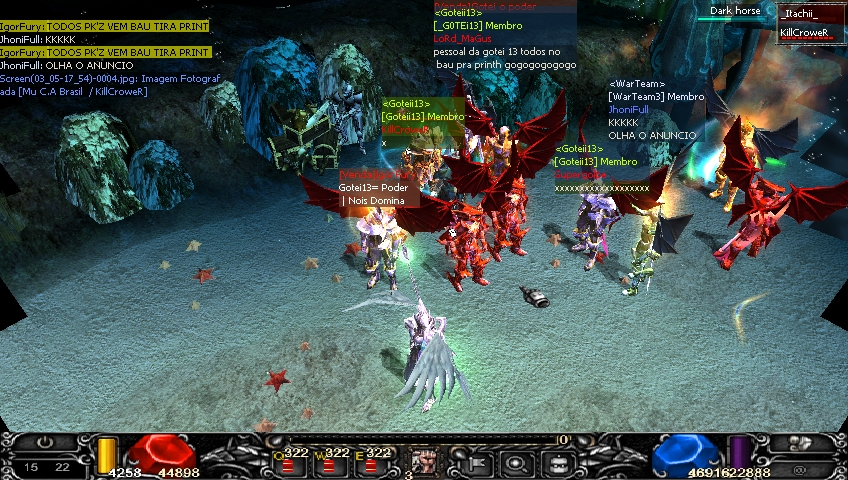848x480 pixels.
Task: Click the power button icon
Action: pos(46,443)
